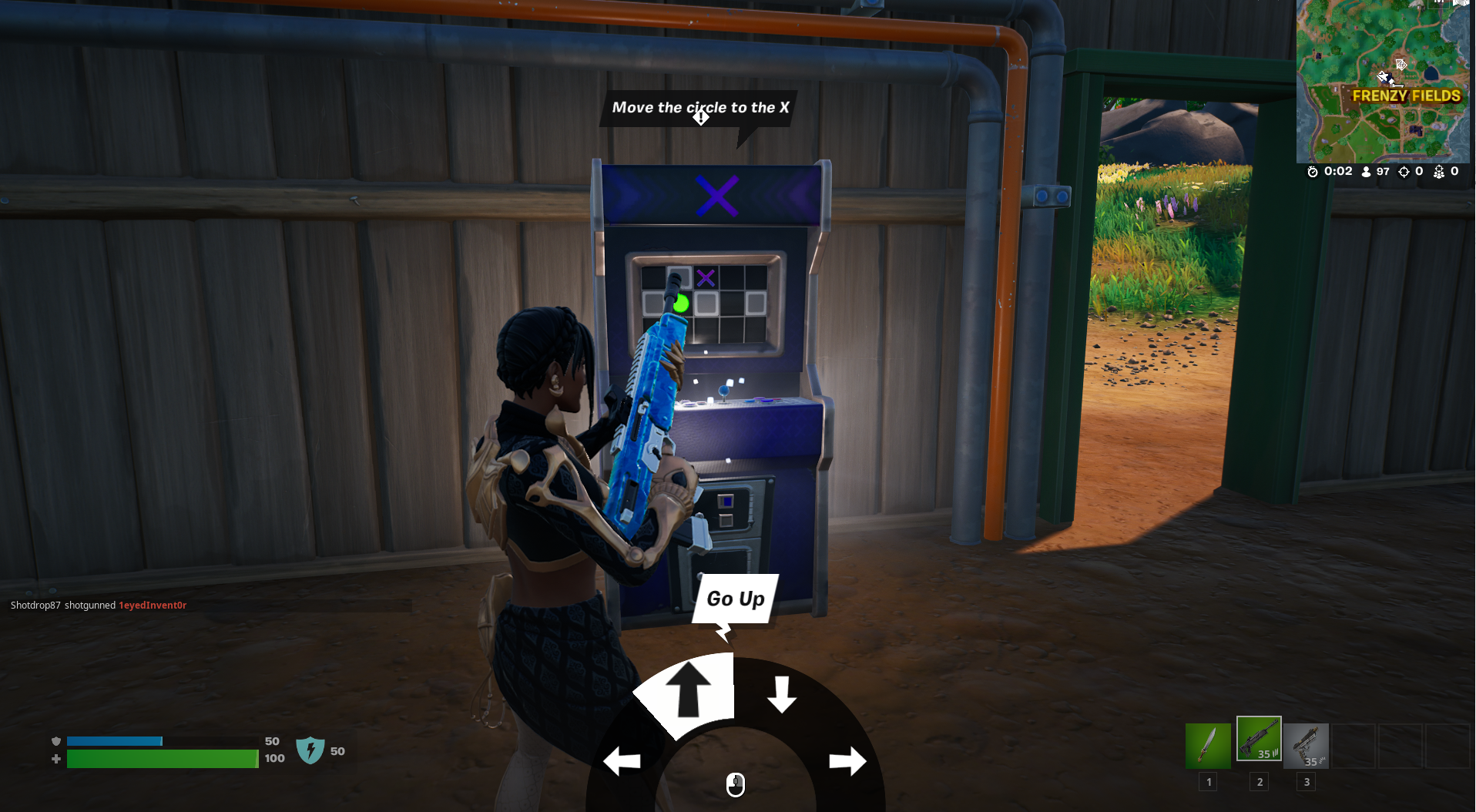1476x812 pixels.
Task: Choose the right arrow on the direction wheel
Action: coord(847,761)
